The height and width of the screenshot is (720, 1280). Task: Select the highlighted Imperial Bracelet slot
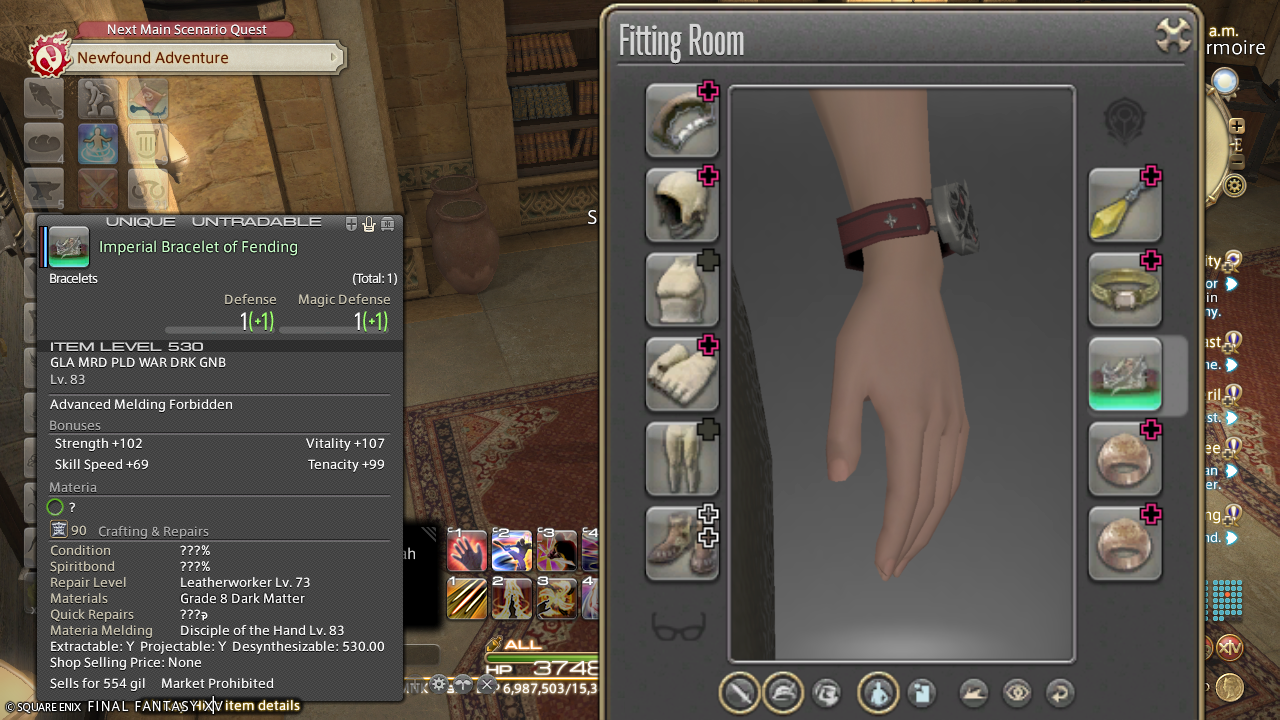[1124, 374]
